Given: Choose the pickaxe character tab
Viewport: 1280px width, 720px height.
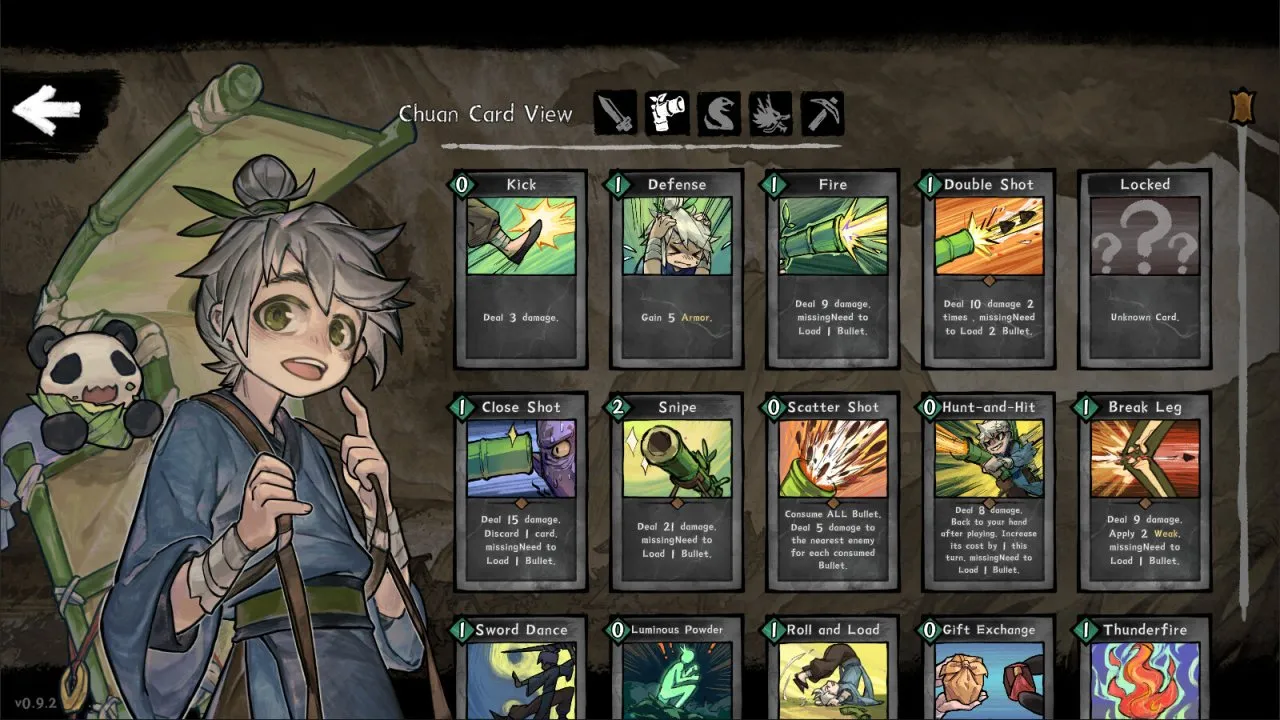Looking at the screenshot, I should coord(822,113).
